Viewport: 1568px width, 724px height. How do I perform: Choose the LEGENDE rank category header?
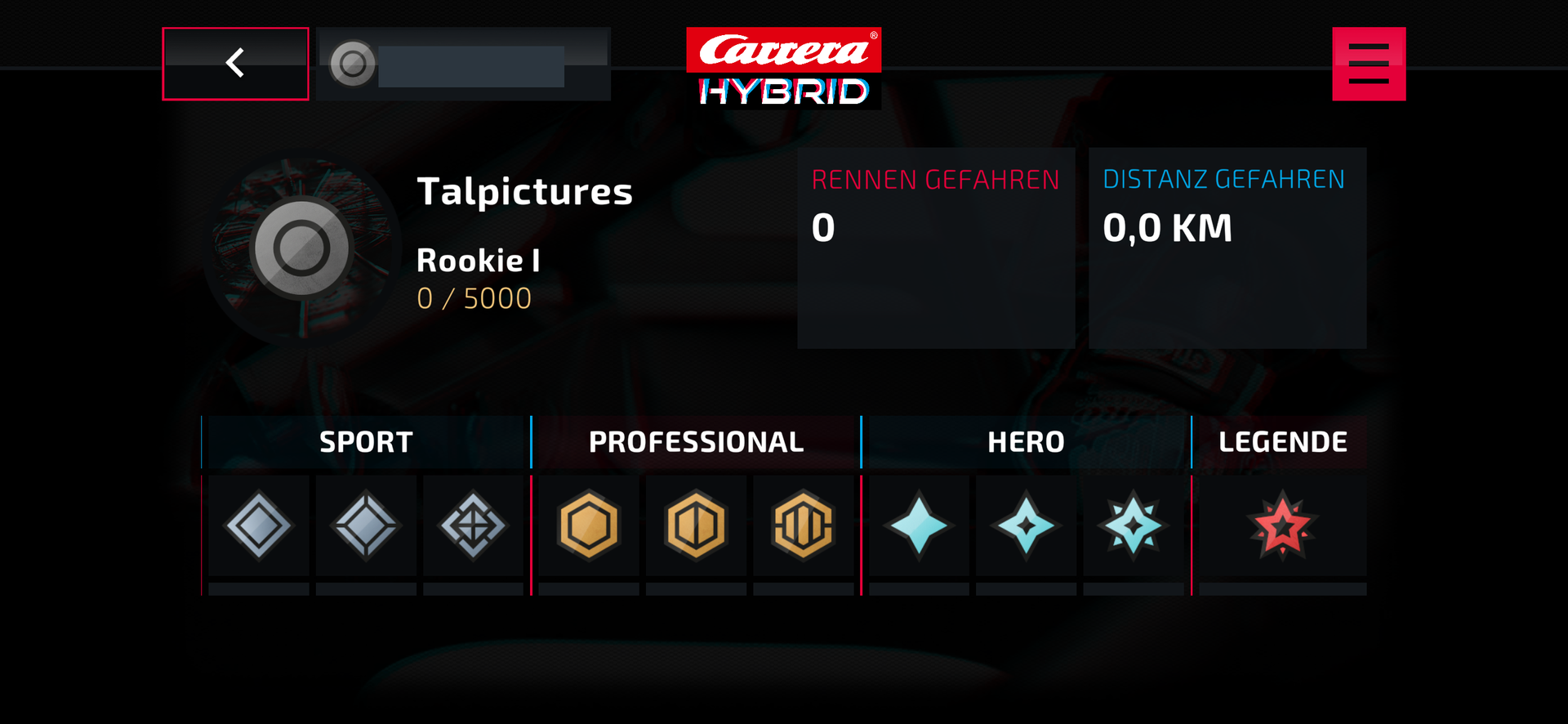click(1282, 442)
